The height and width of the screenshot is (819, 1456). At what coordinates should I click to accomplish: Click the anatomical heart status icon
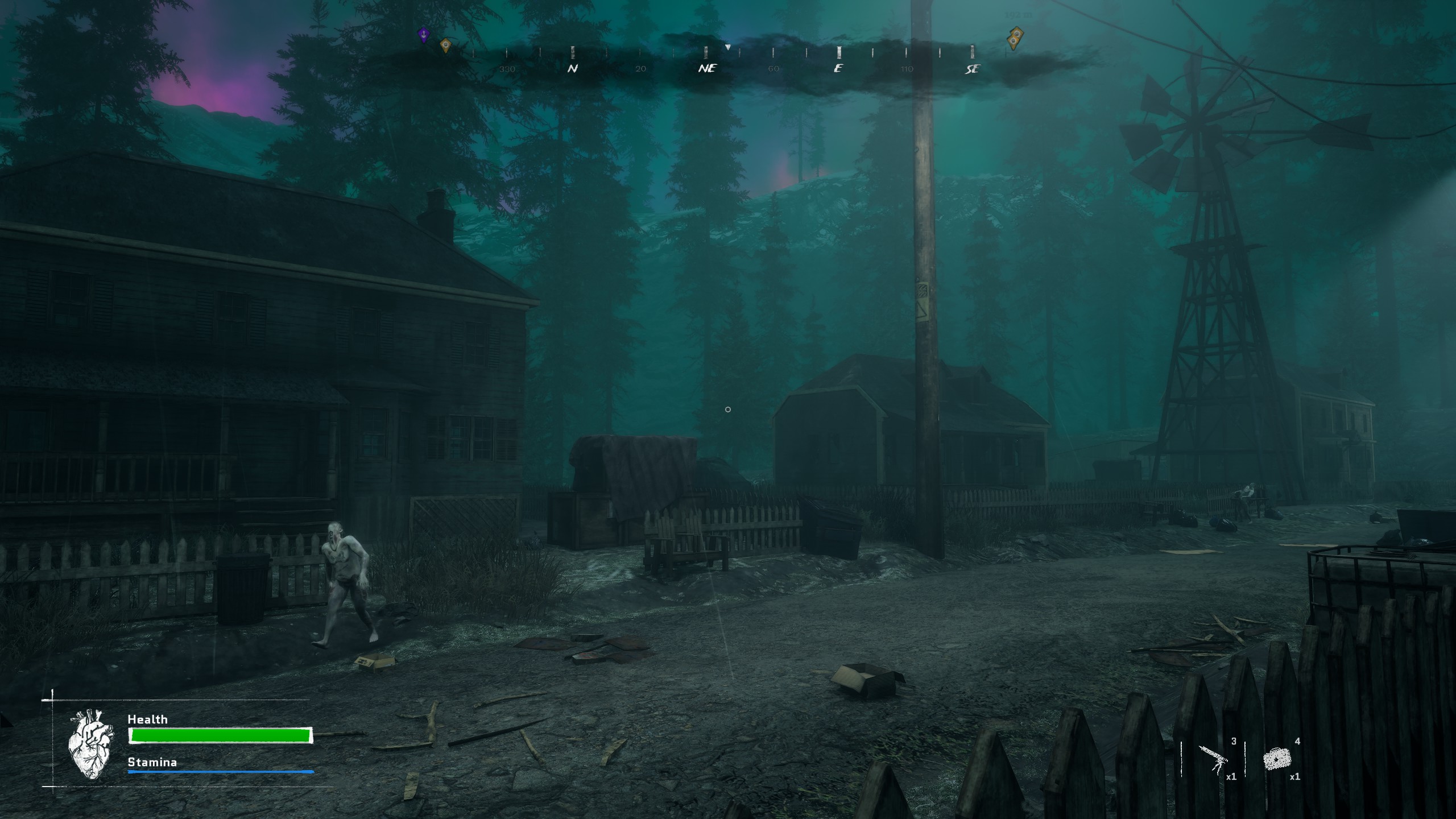[90, 743]
